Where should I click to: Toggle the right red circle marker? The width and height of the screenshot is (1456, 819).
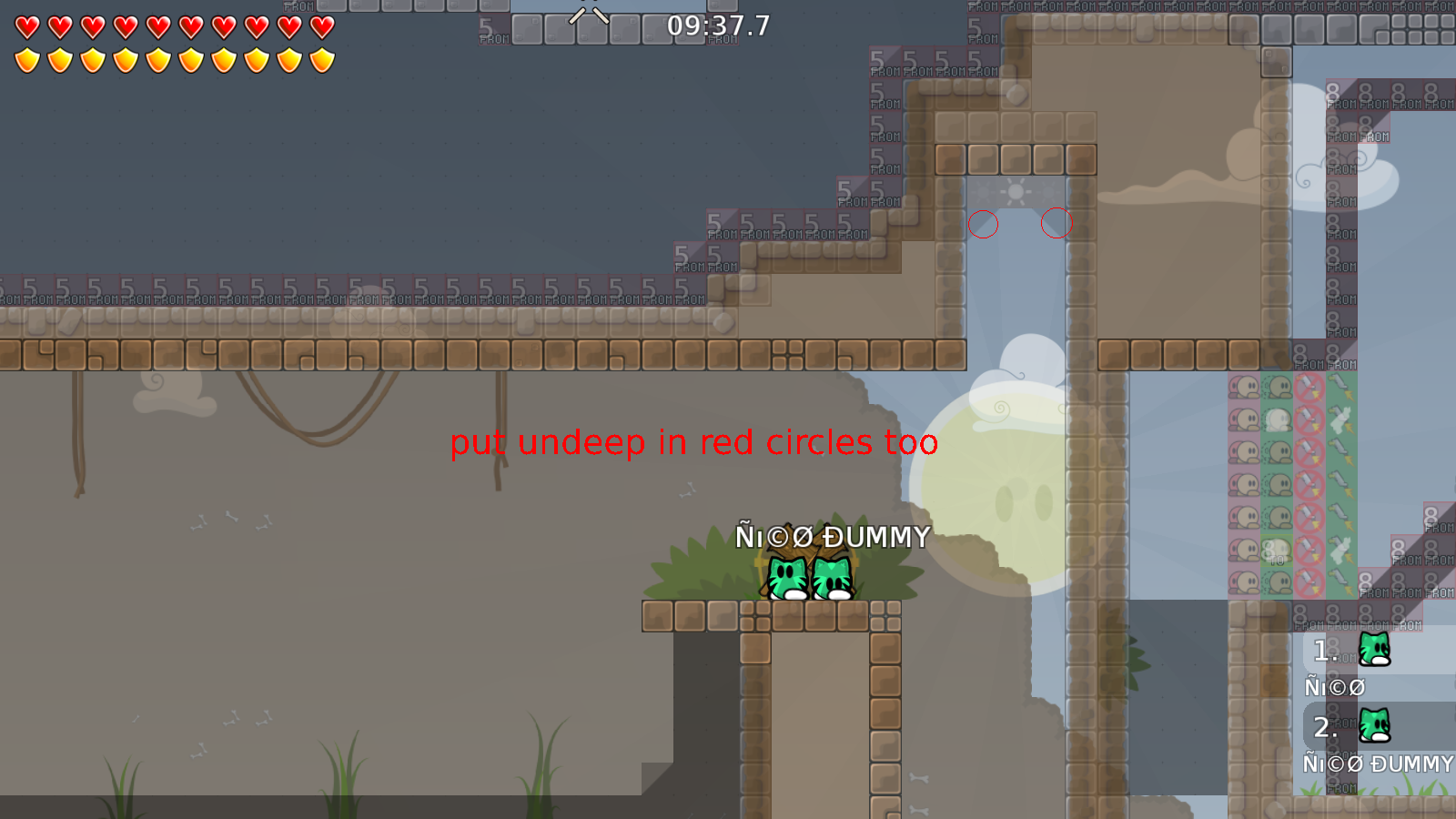[1057, 224]
